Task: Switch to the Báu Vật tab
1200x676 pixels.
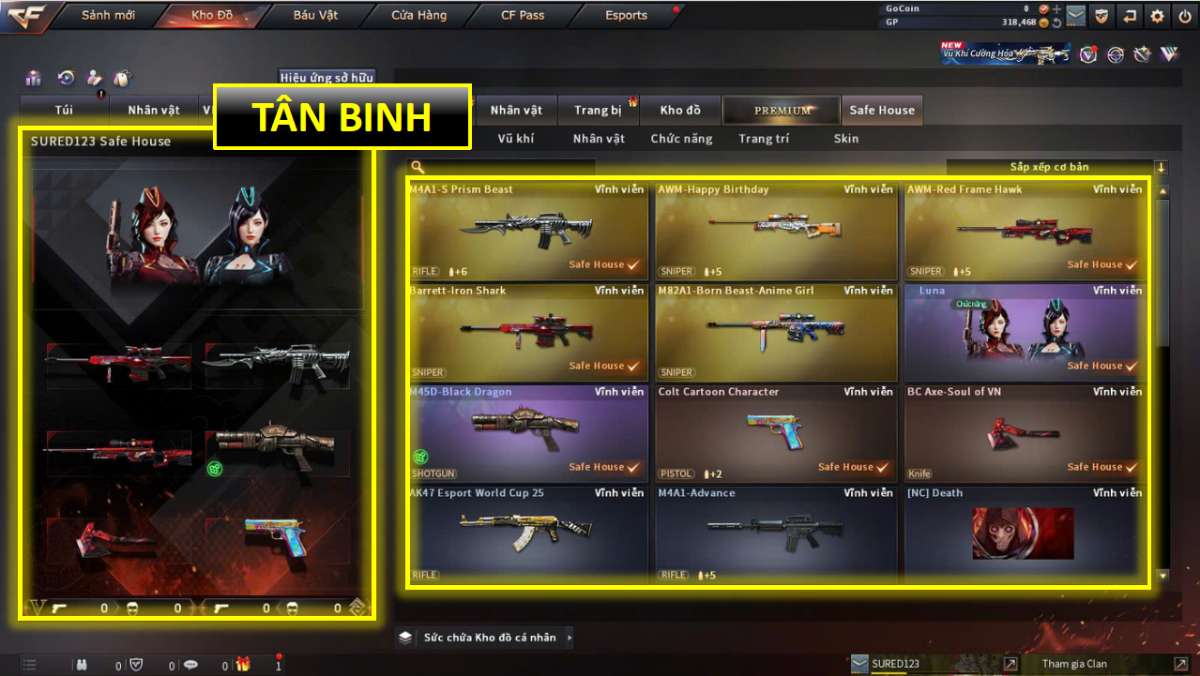Action: tap(315, 15)
